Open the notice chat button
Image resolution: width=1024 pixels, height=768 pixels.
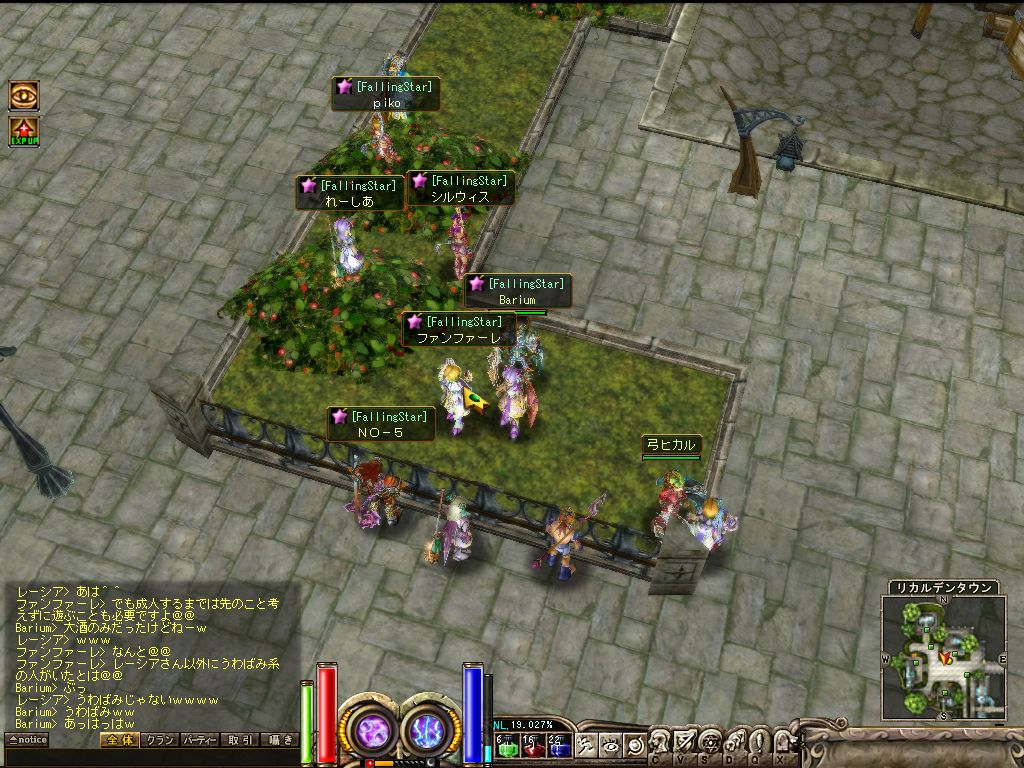coord(27,740)
